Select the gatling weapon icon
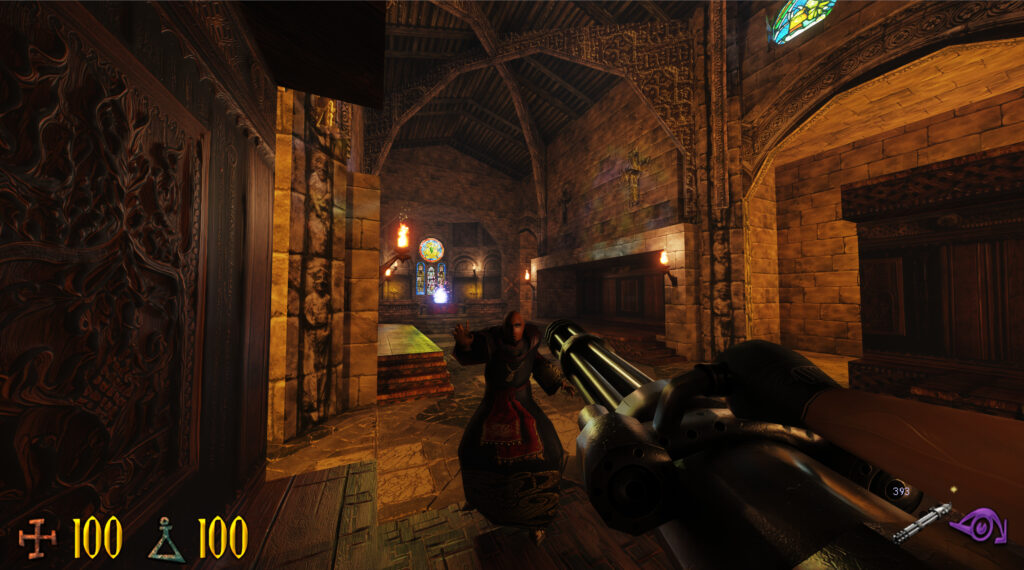 (x=921, y=522)
